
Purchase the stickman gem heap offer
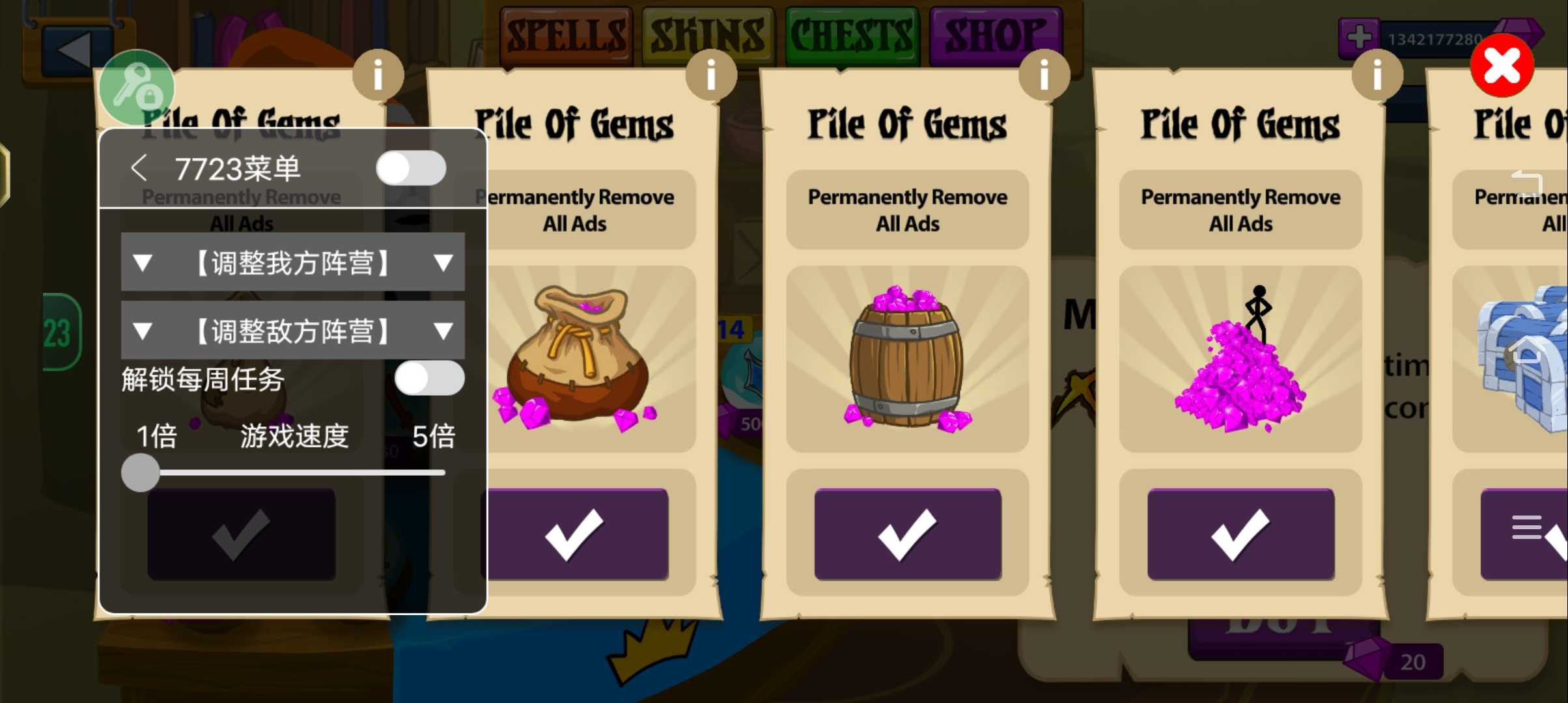tap(1240, 534)
